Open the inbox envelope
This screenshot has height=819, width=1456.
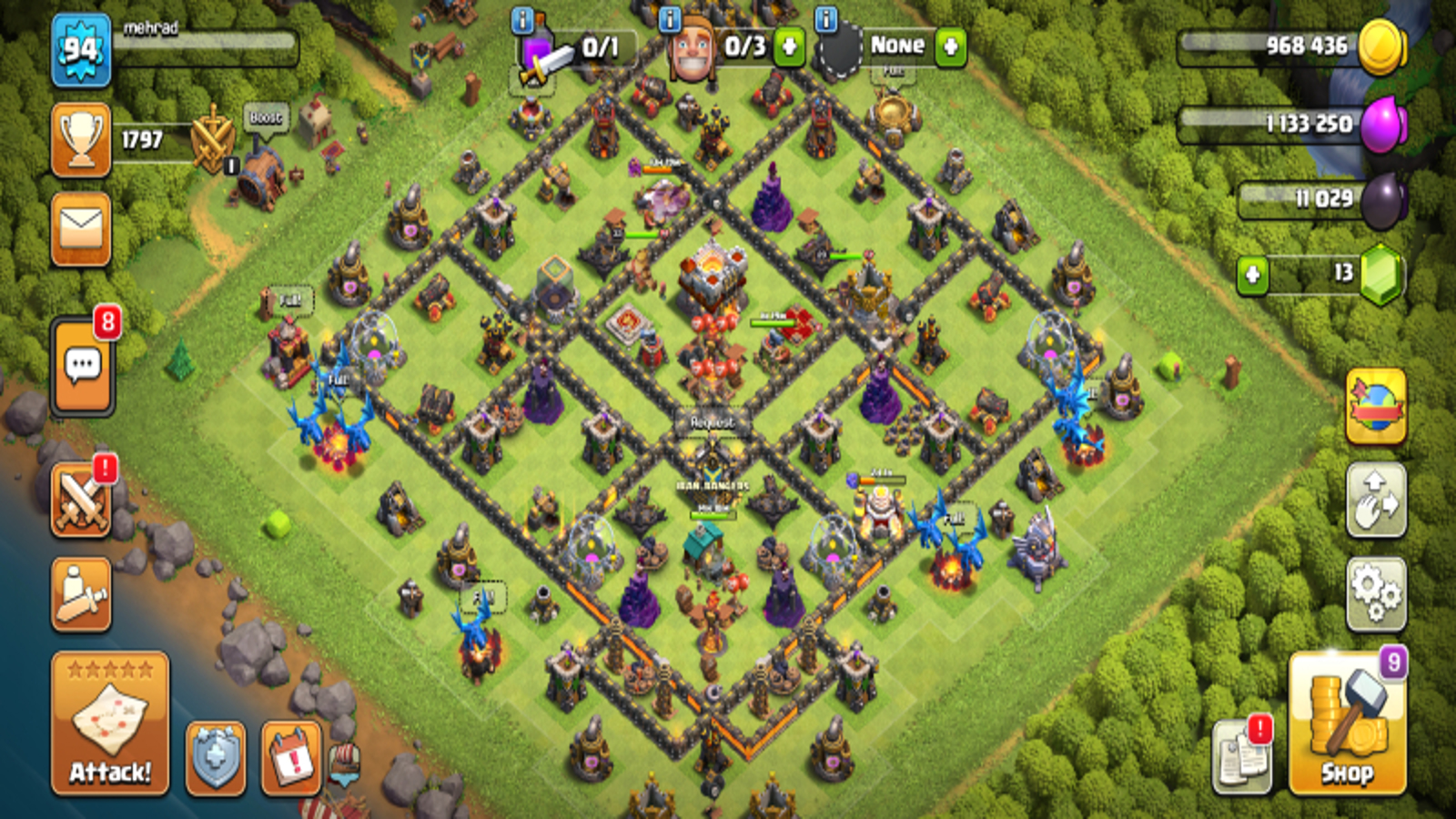(81, 228)
